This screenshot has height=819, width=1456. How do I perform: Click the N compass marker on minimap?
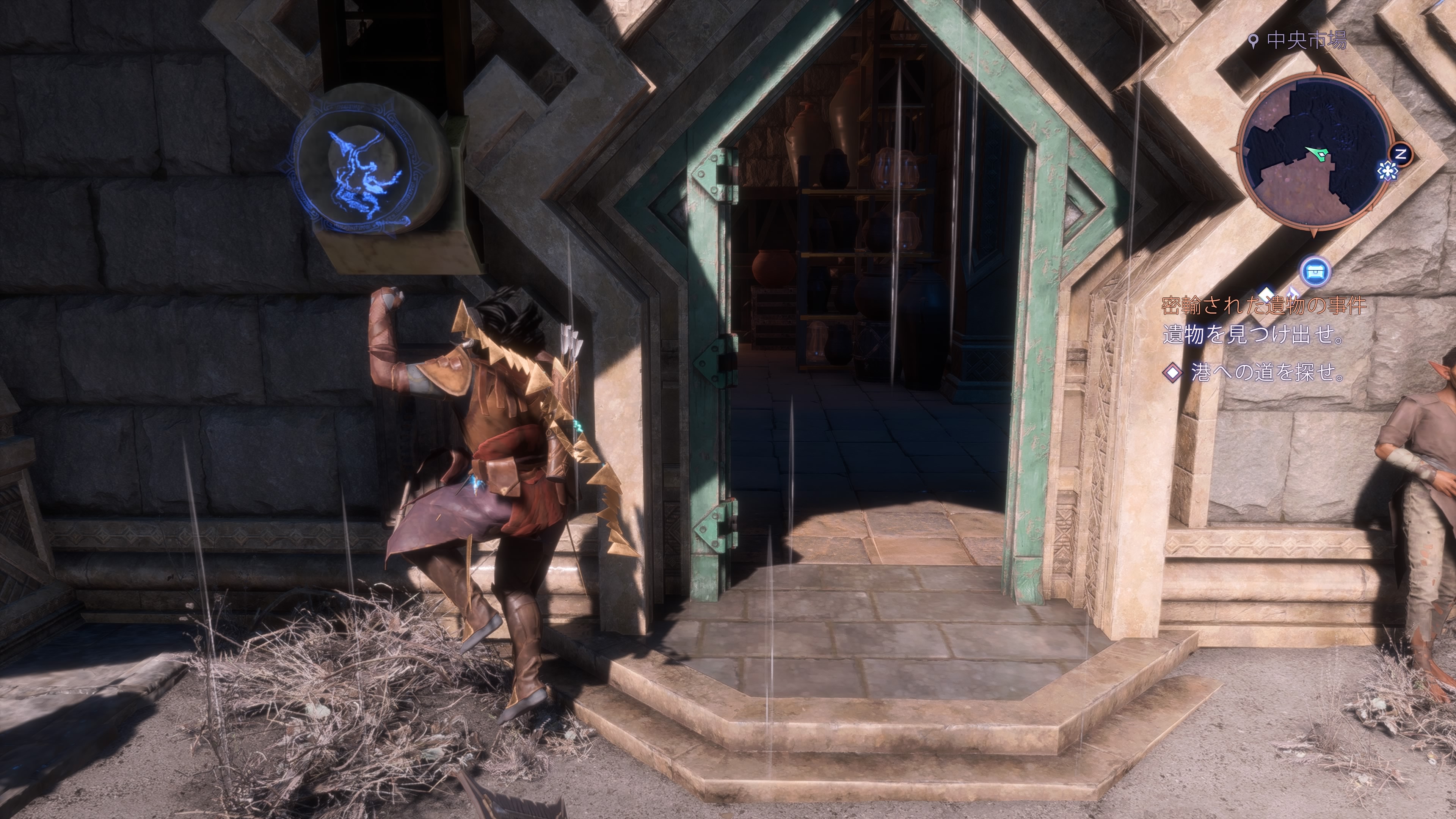tap(1401, 154)
